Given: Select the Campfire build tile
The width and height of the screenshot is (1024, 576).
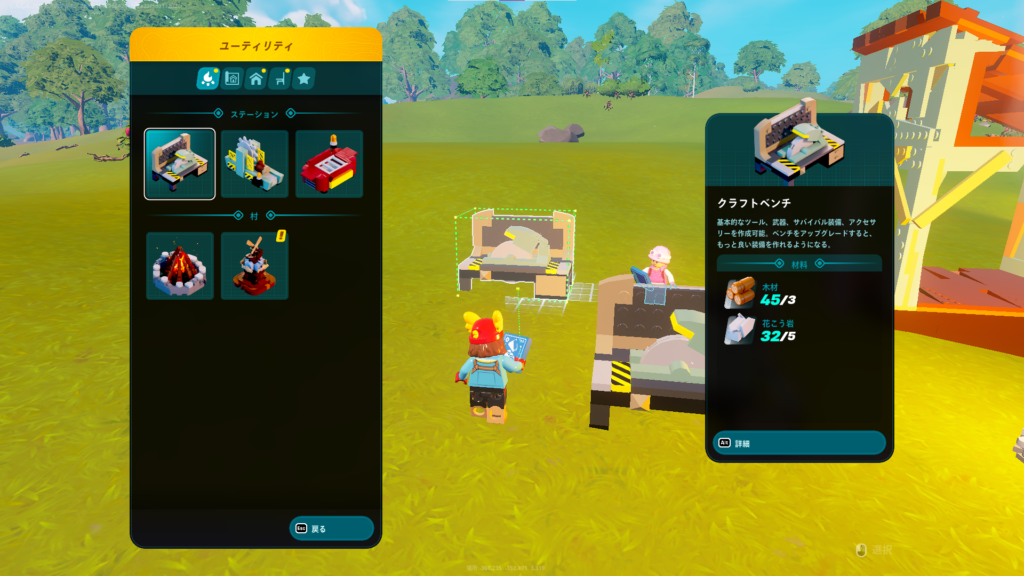Looking at the screenshot, I should 180,266.
